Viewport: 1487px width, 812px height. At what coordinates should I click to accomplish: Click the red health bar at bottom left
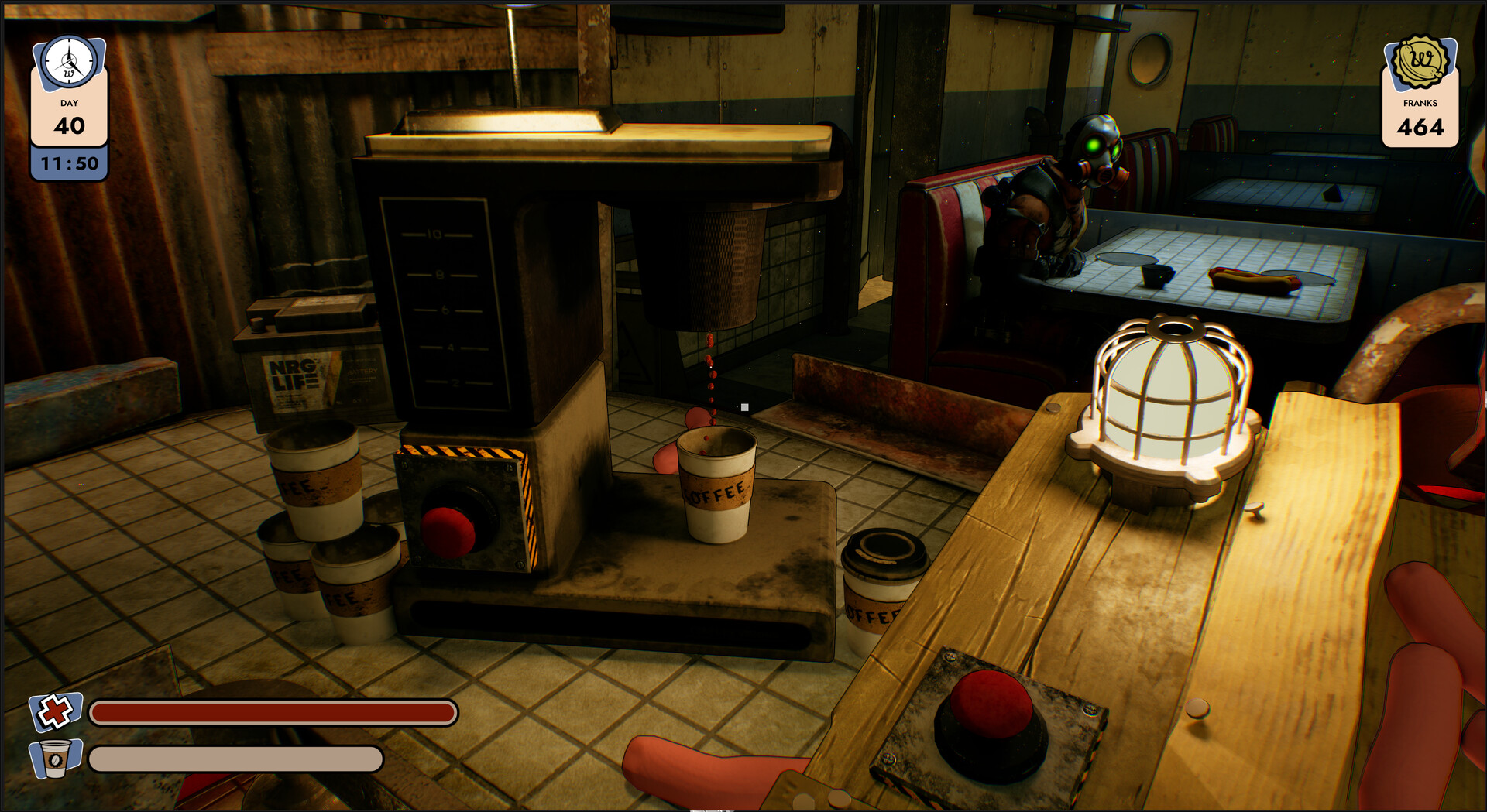point(271,713)
